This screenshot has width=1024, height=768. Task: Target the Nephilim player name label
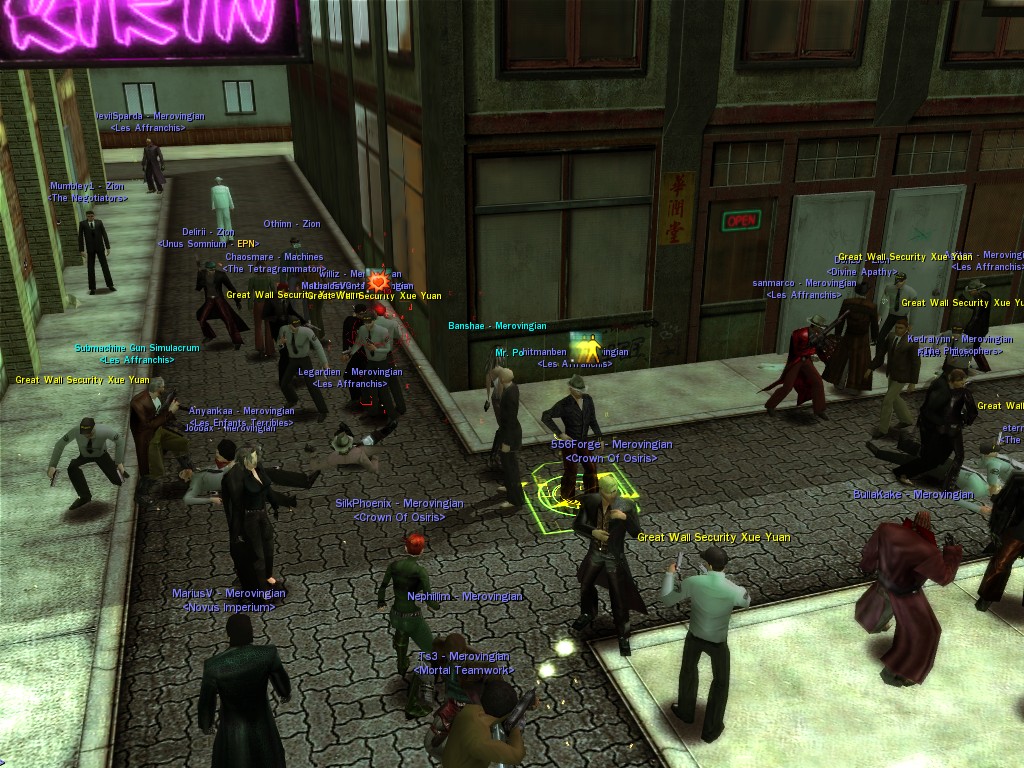[464, 597]
